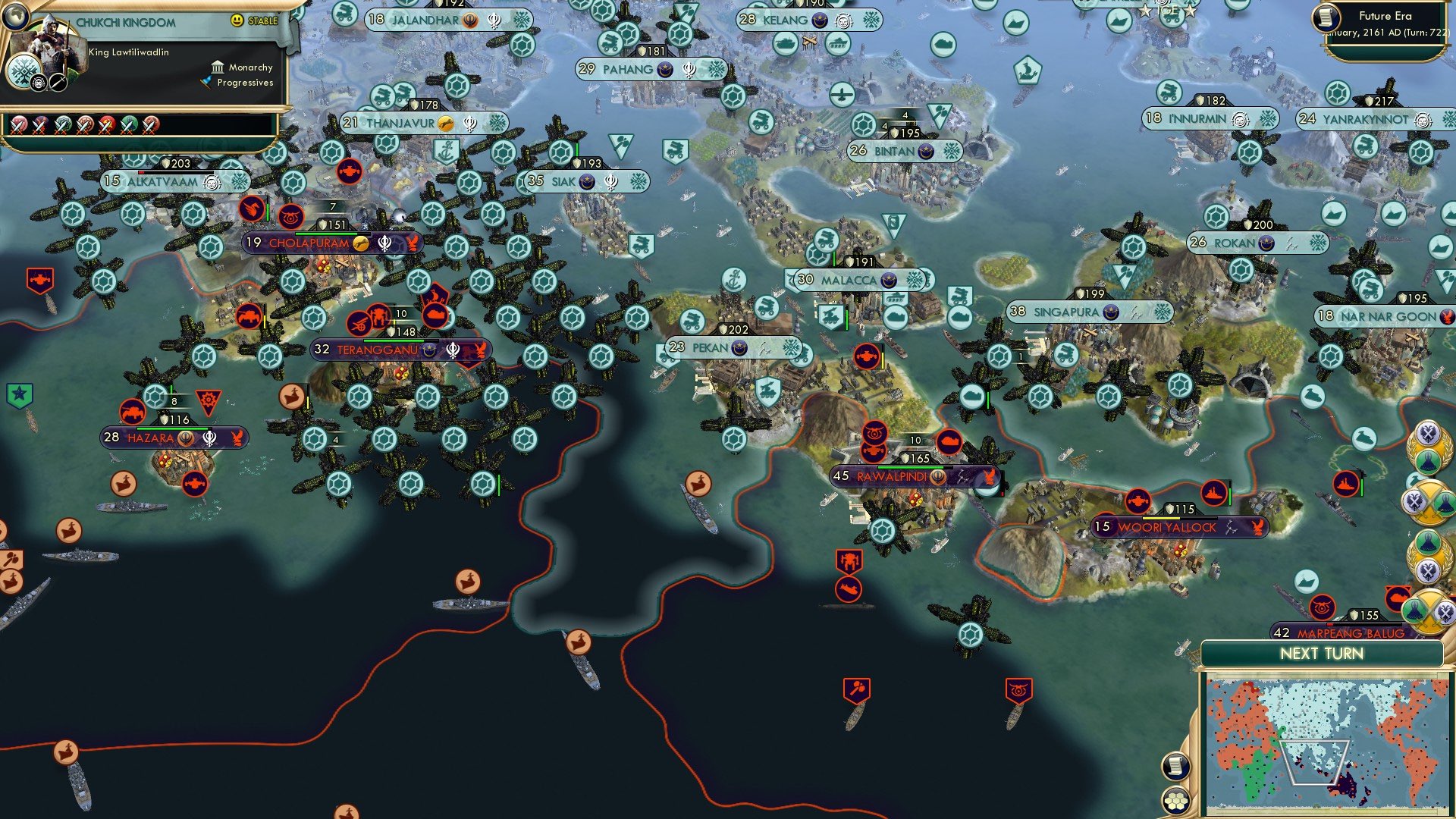Click the Monarchy government temple icon
The width and height of the screenshot is (1456, 819).
click(218, 68)
